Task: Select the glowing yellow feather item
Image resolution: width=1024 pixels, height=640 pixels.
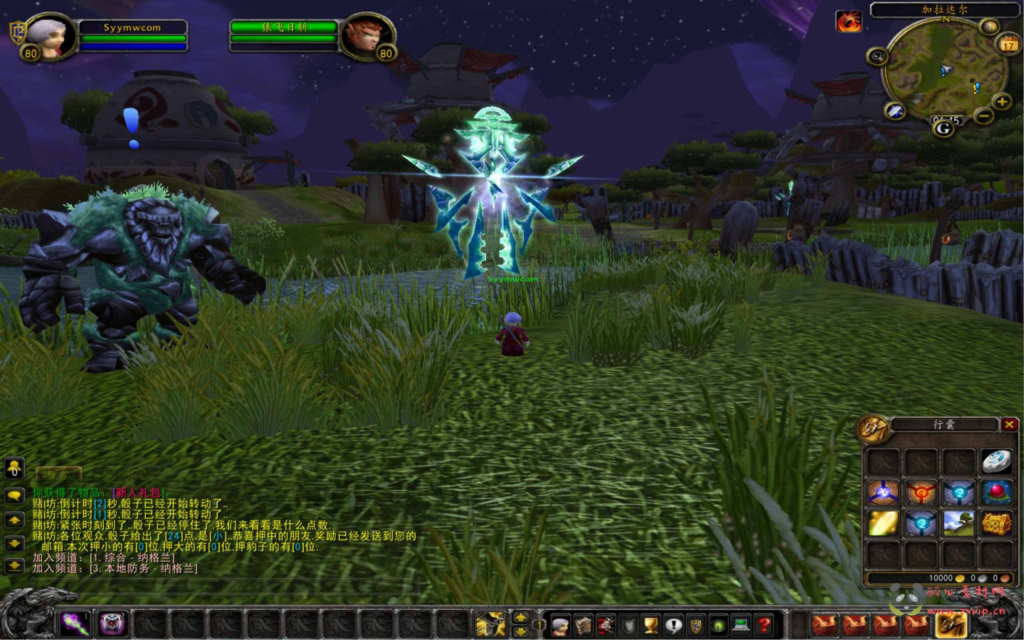Action: click(882, 523)
